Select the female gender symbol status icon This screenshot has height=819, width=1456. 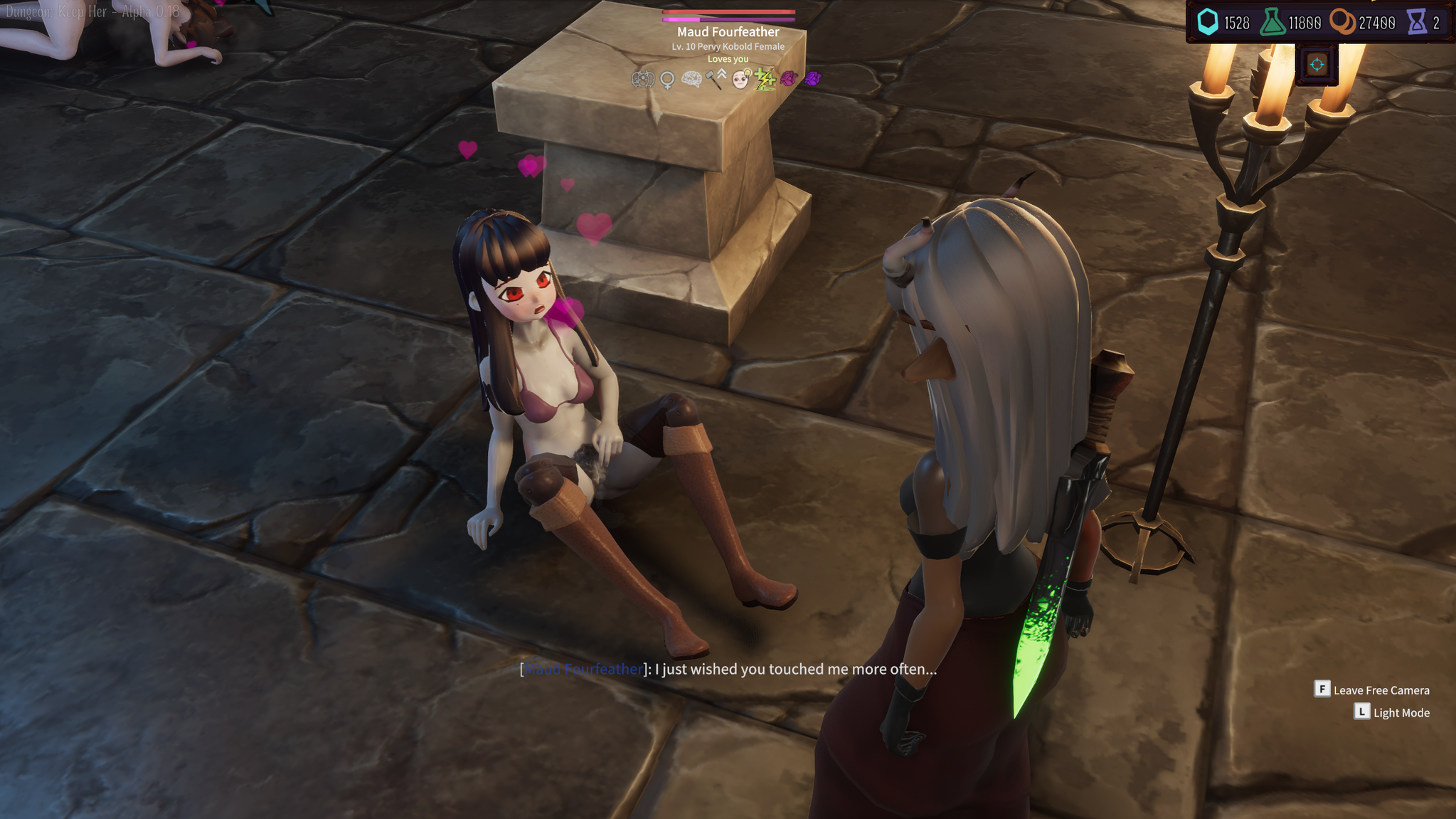[666, 80]
